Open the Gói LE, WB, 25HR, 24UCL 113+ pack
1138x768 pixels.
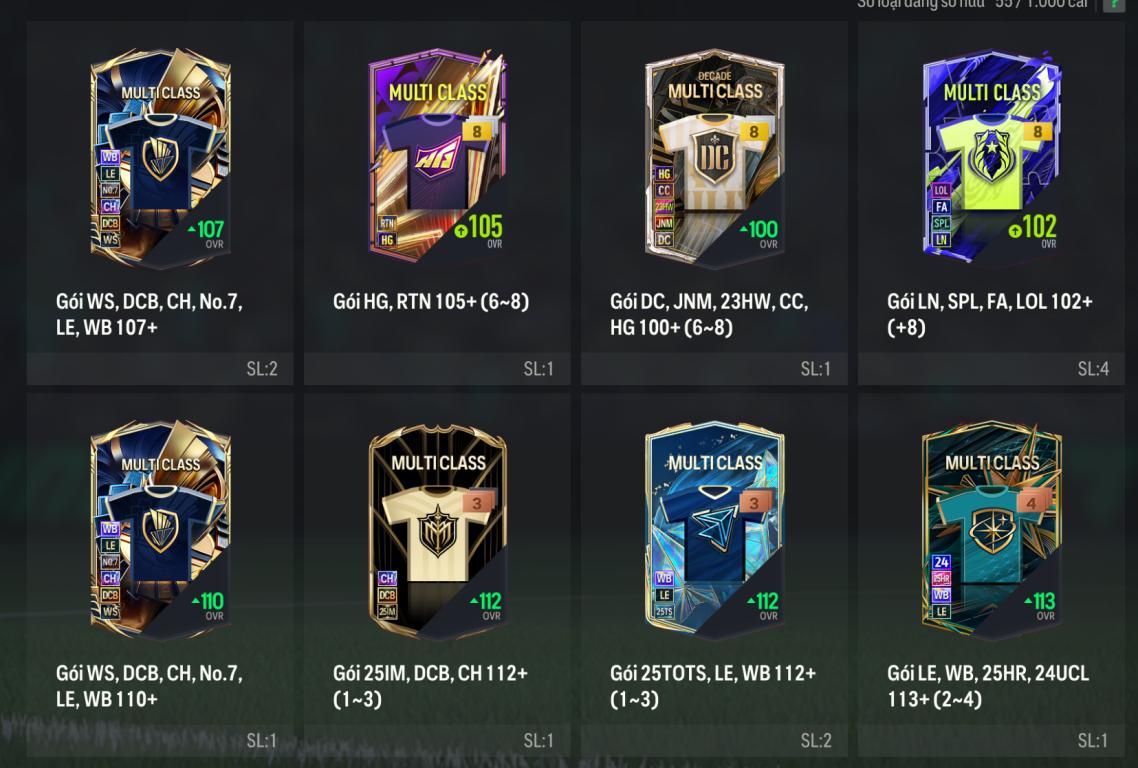991,530
